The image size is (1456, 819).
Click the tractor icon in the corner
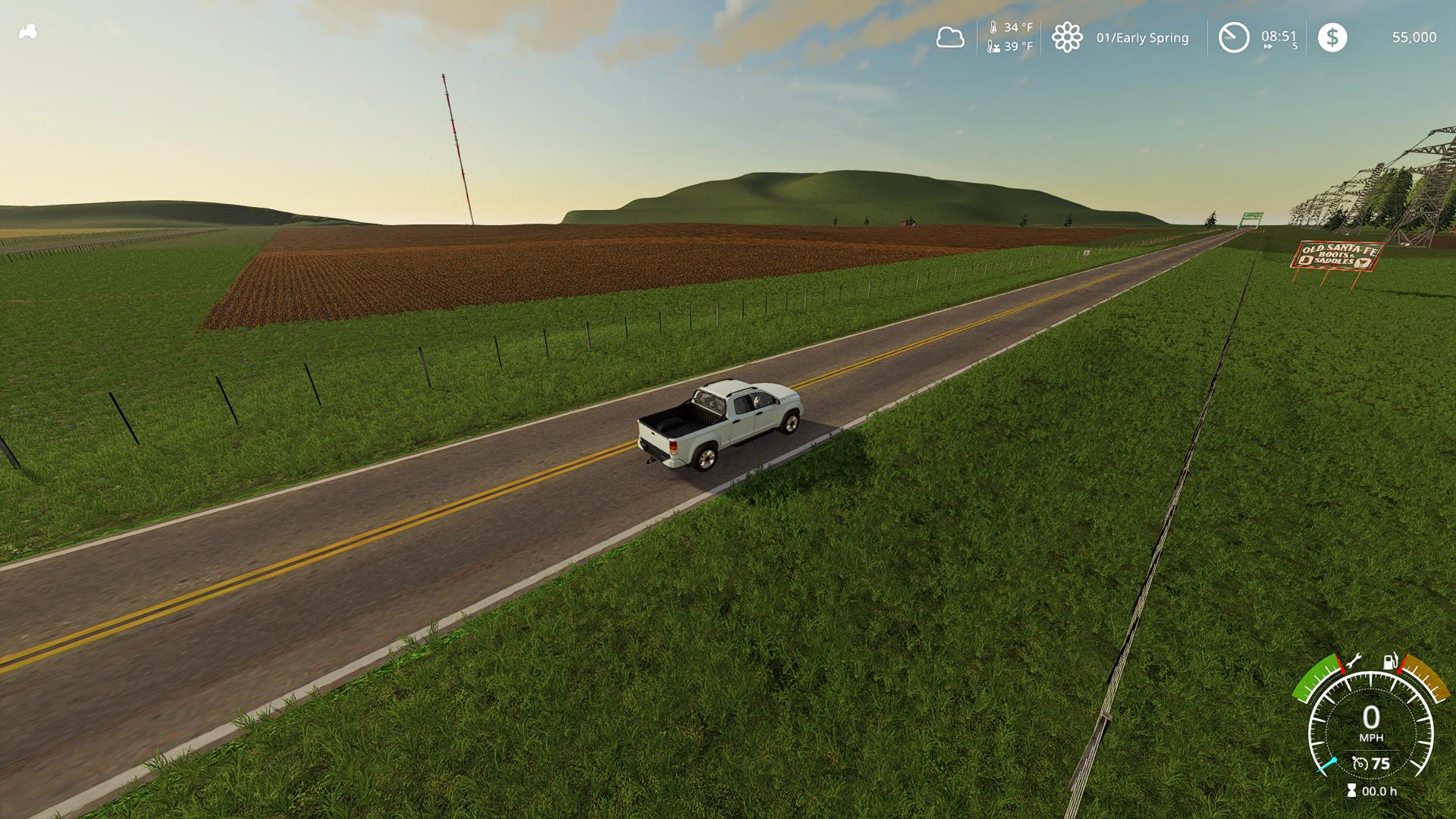point(28,33)
